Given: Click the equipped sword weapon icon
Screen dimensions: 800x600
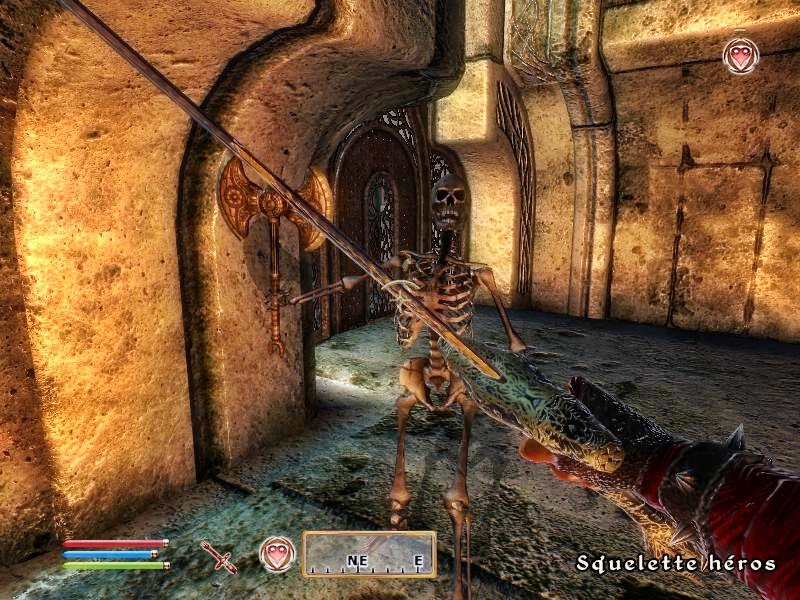Looking at the screenshot, I should point(217,556).
